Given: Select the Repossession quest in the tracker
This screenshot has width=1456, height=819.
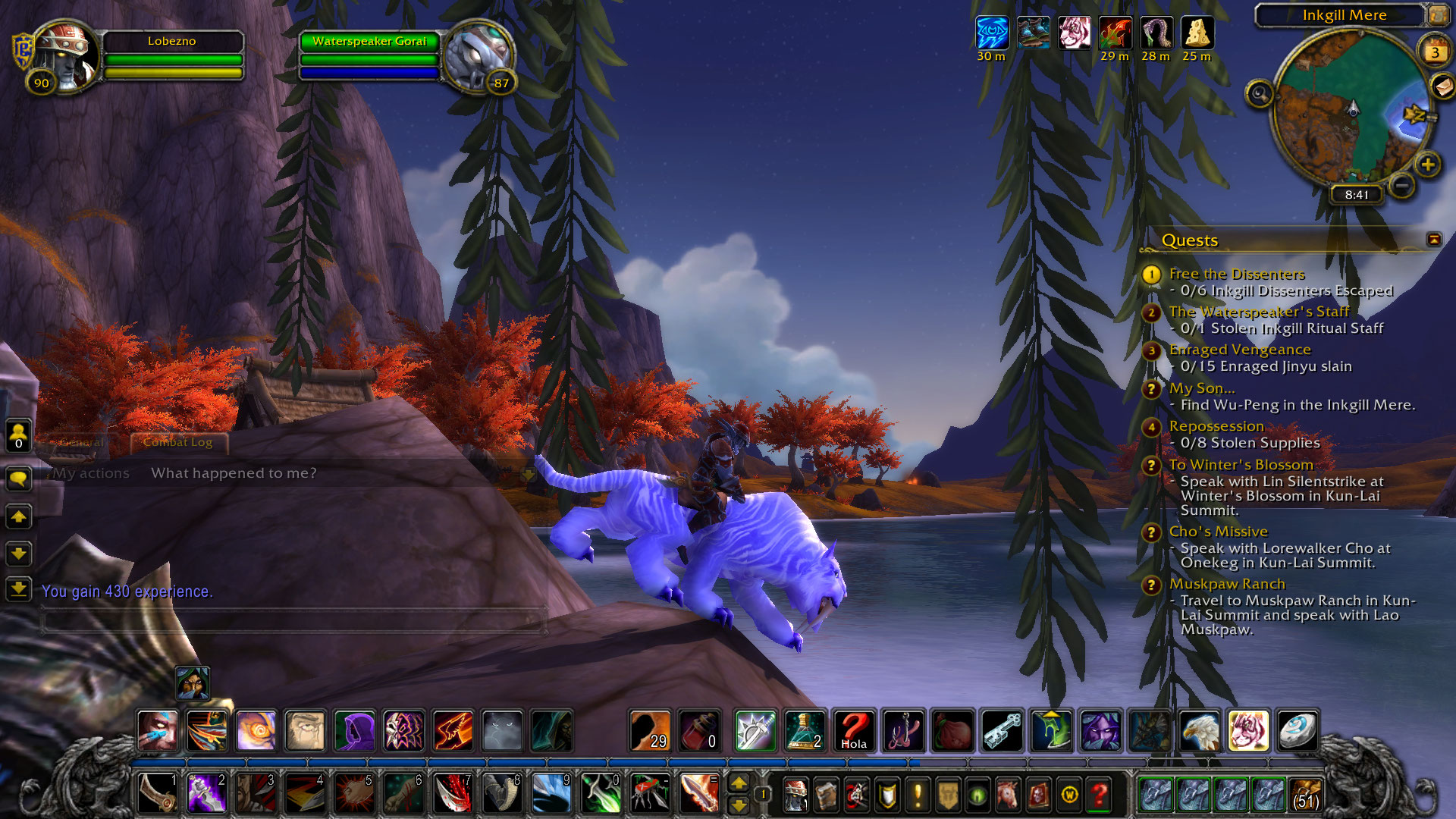Looking at the screenshot, I should (x=1216, y=426).
